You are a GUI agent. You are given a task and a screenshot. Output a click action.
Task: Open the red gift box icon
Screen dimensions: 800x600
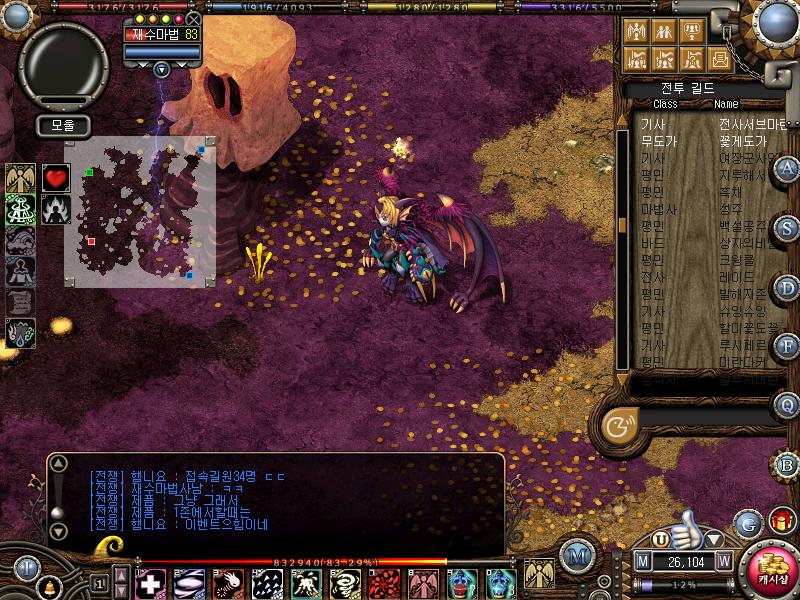(781, 521)
